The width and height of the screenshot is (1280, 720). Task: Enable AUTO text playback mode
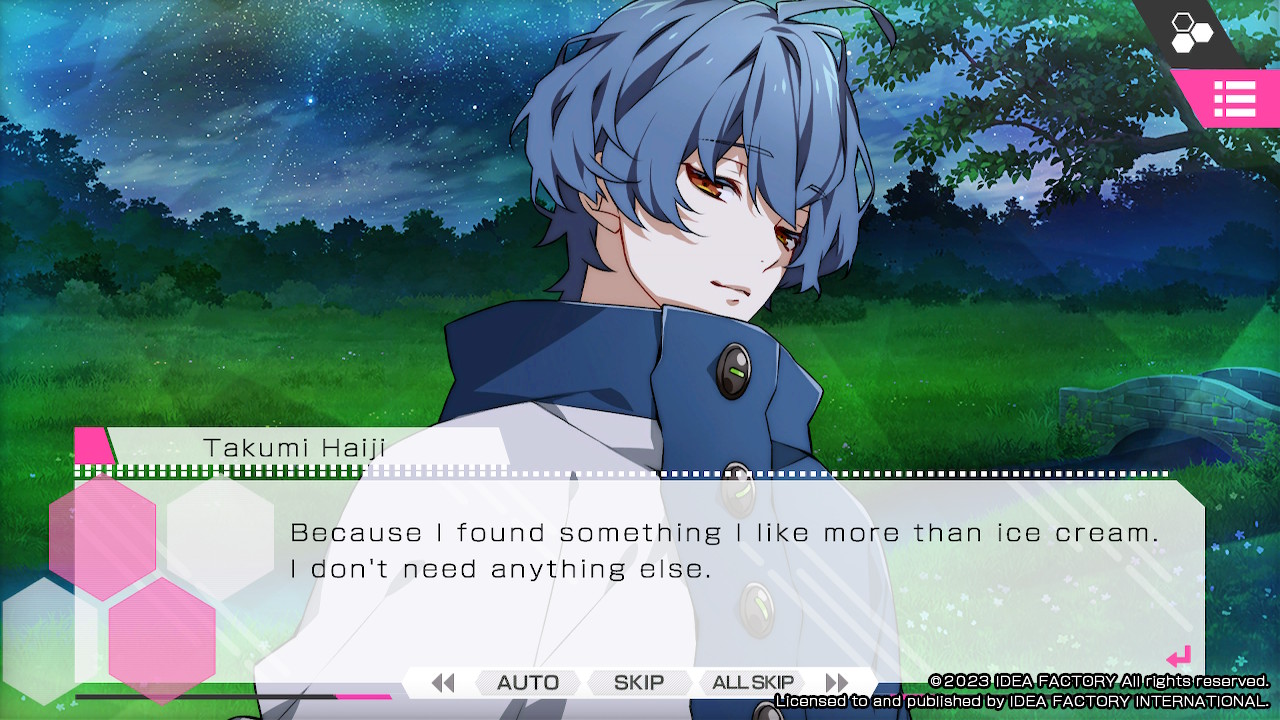point(527,682)
